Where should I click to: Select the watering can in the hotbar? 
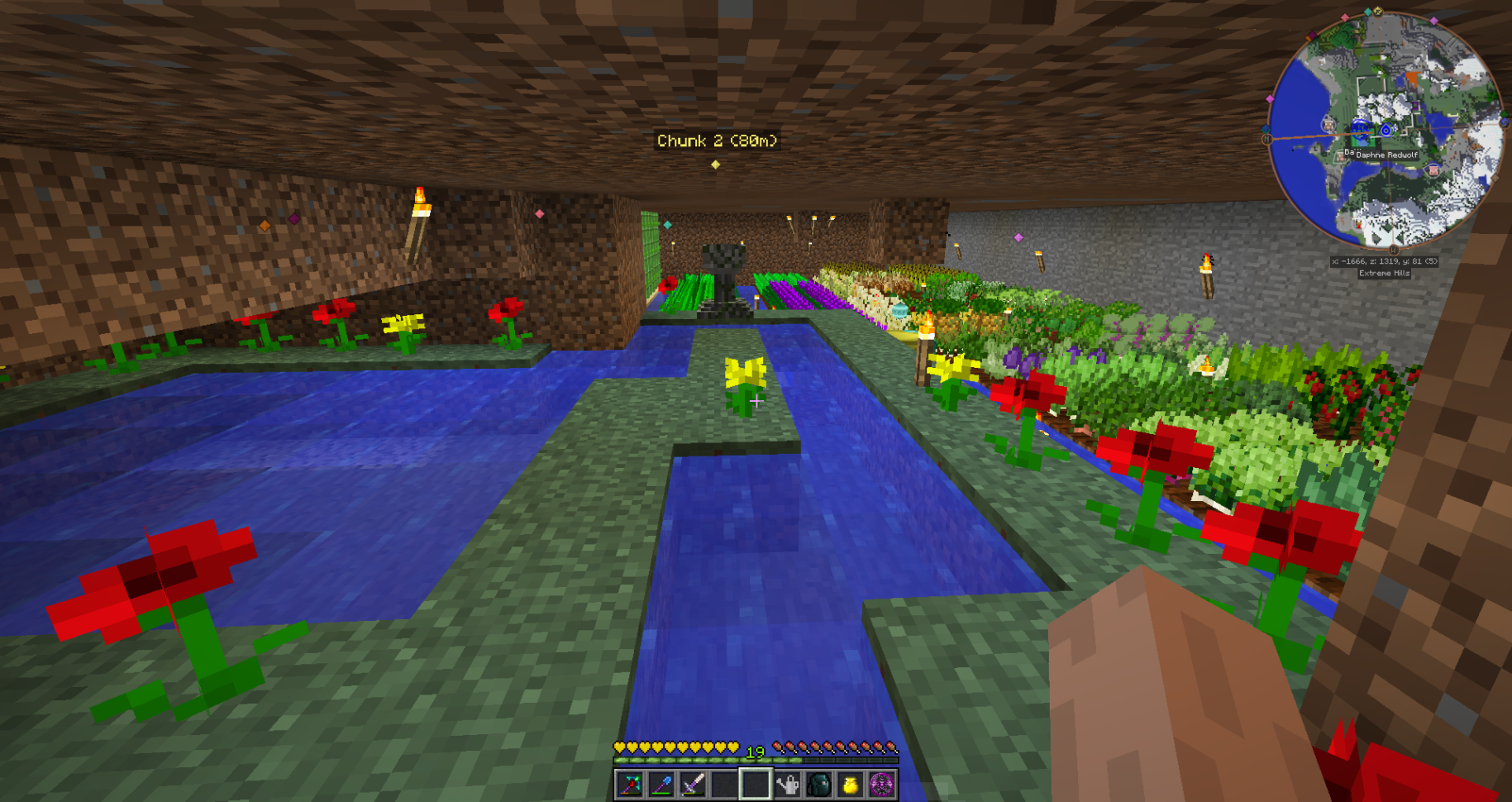[x=787, y=785]
